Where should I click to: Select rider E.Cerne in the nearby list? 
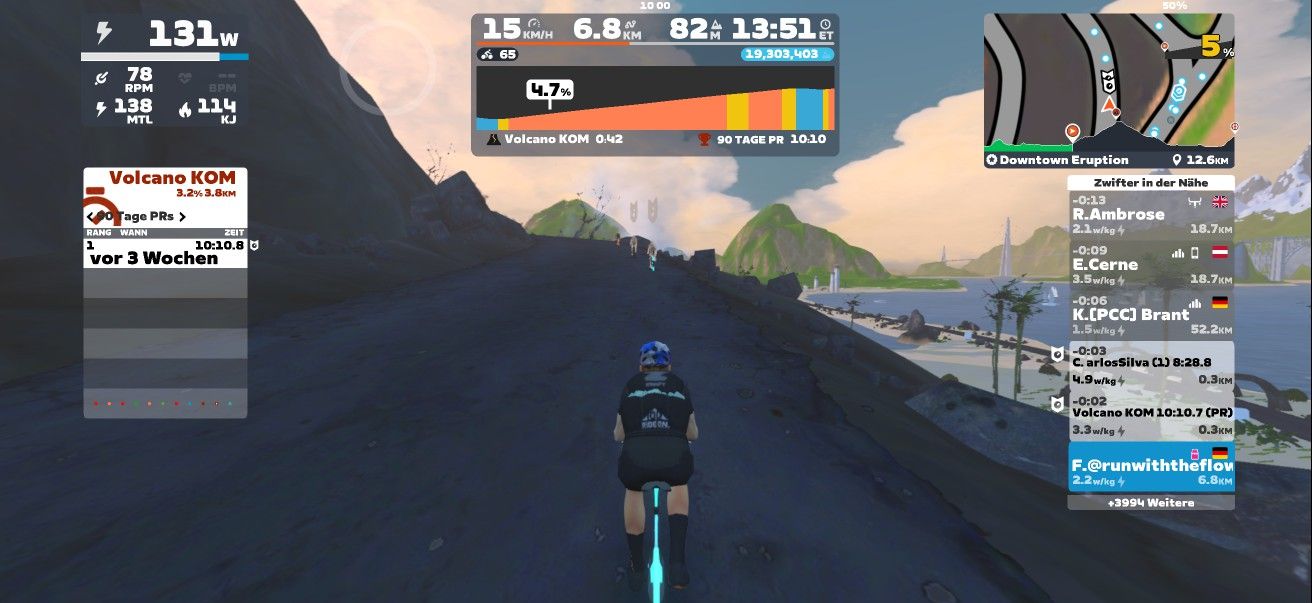[1150, 265]
